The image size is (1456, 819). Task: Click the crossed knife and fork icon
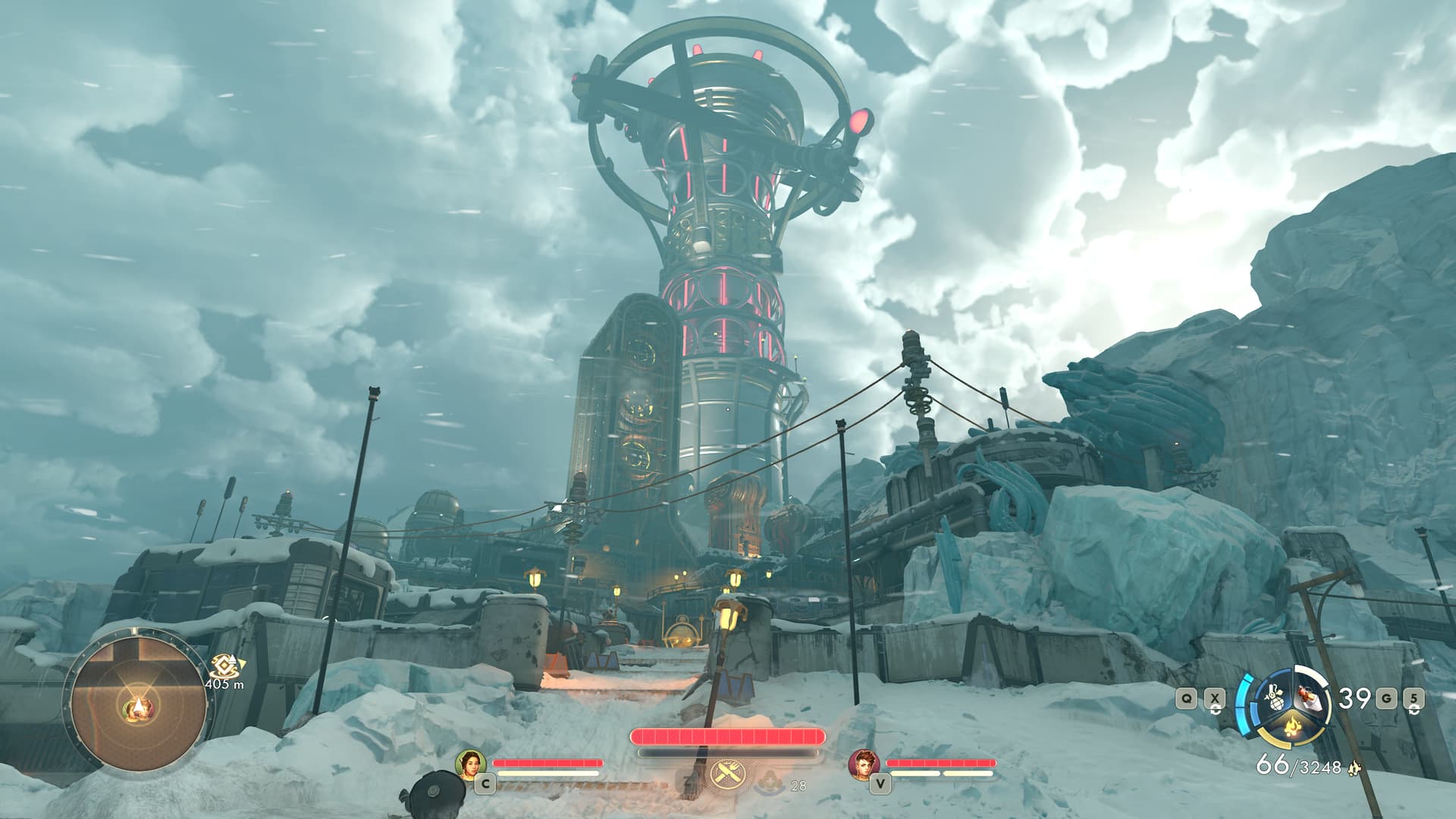tap(727, 775)
